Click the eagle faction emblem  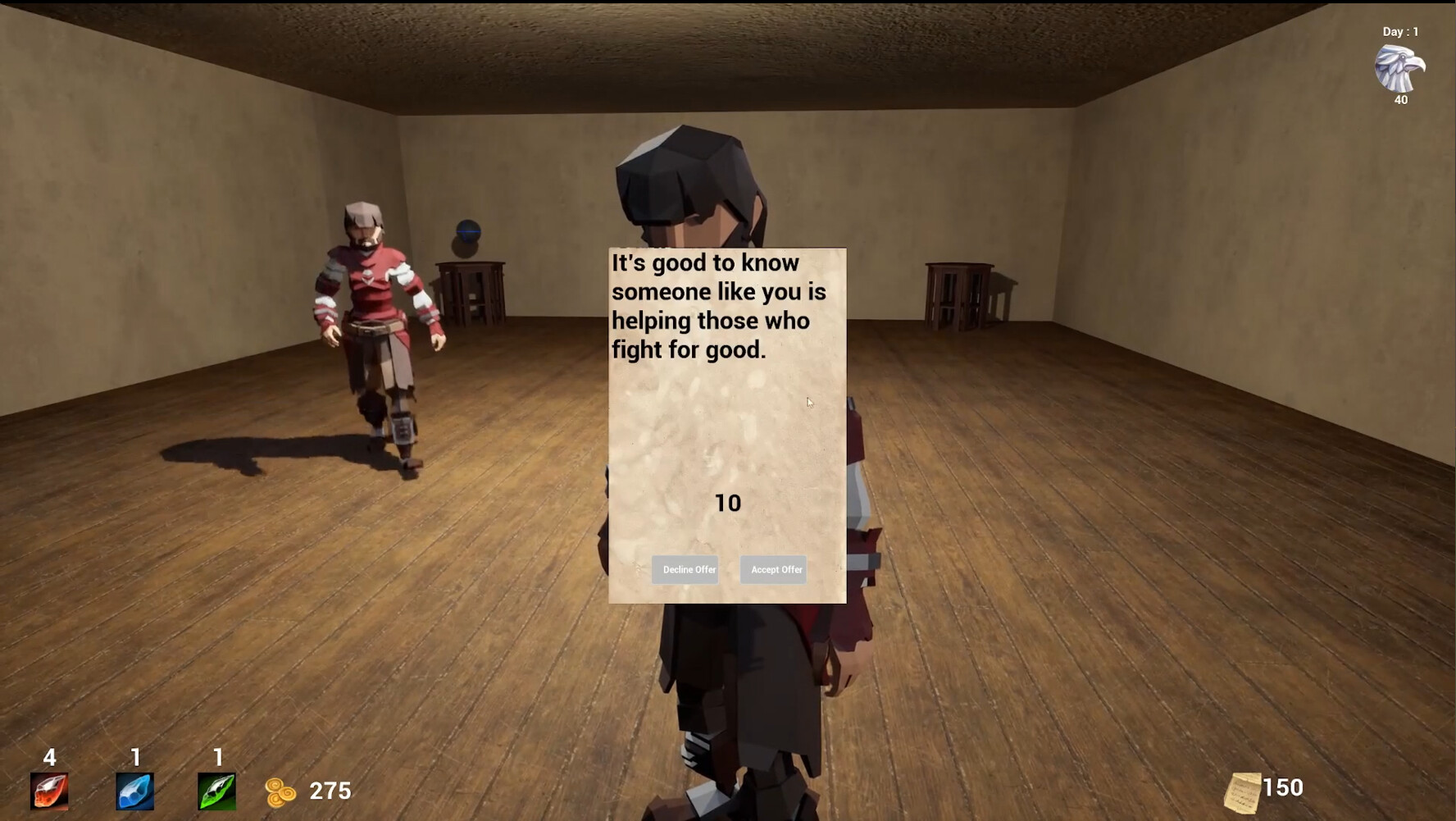coord(1398,67)
